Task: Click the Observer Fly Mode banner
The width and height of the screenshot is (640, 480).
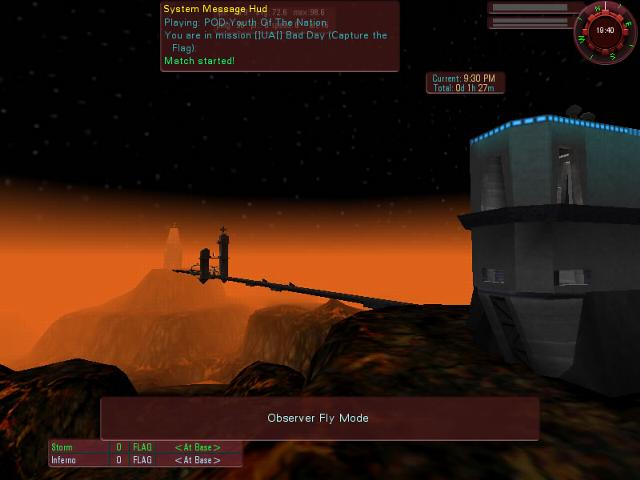Action: click(x=319, y=418)
